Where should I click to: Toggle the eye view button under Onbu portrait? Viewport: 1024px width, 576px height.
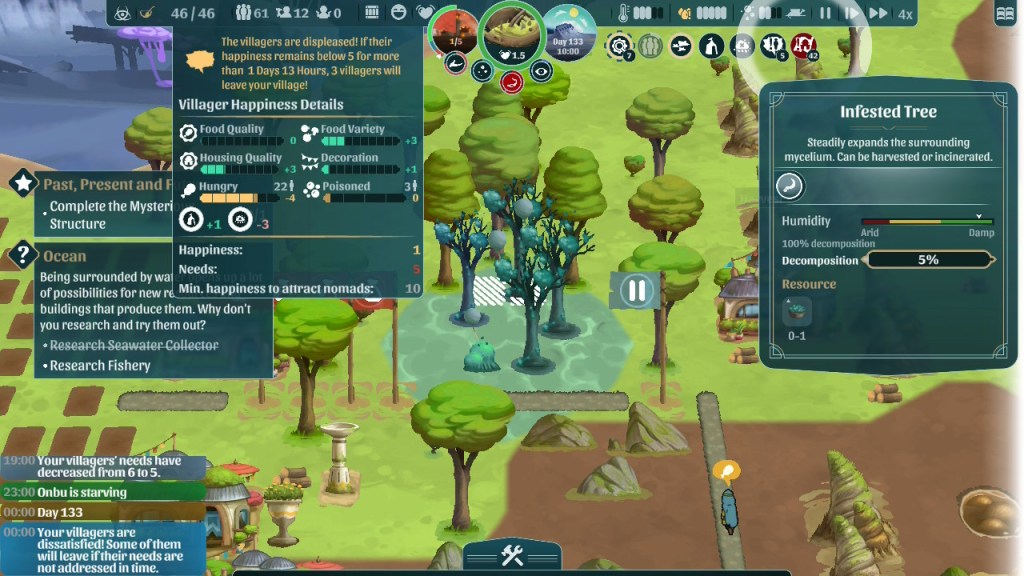541,70
